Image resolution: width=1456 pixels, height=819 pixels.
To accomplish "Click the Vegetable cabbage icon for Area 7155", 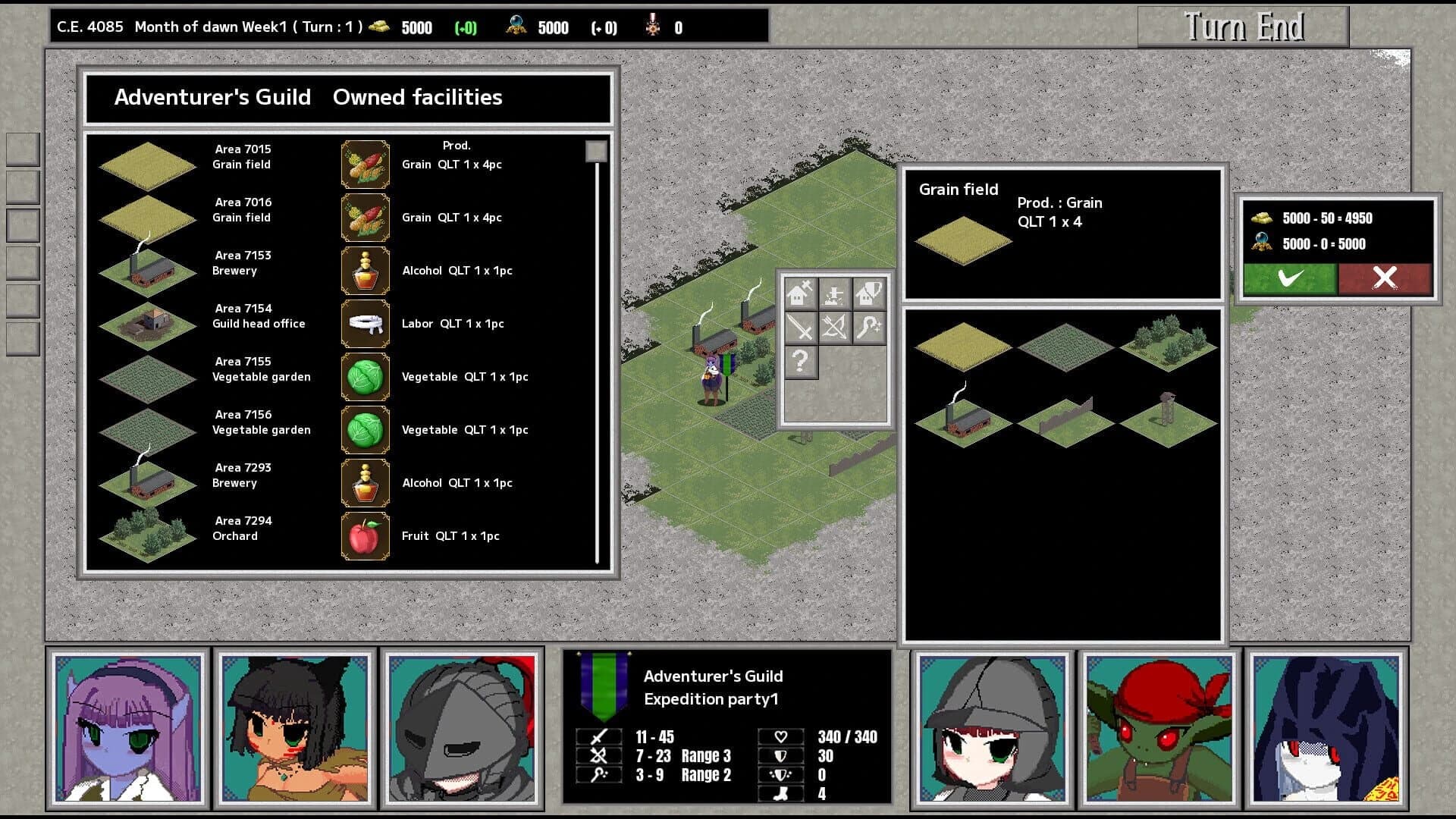I will tap(366, 376).
